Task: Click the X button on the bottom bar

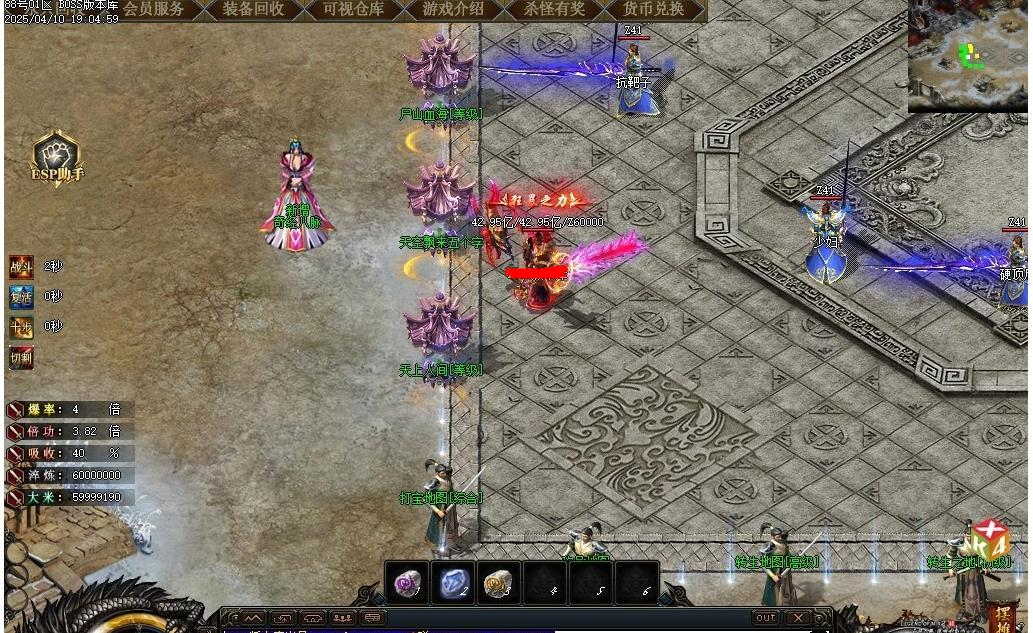Action: (x=797, y=618)
